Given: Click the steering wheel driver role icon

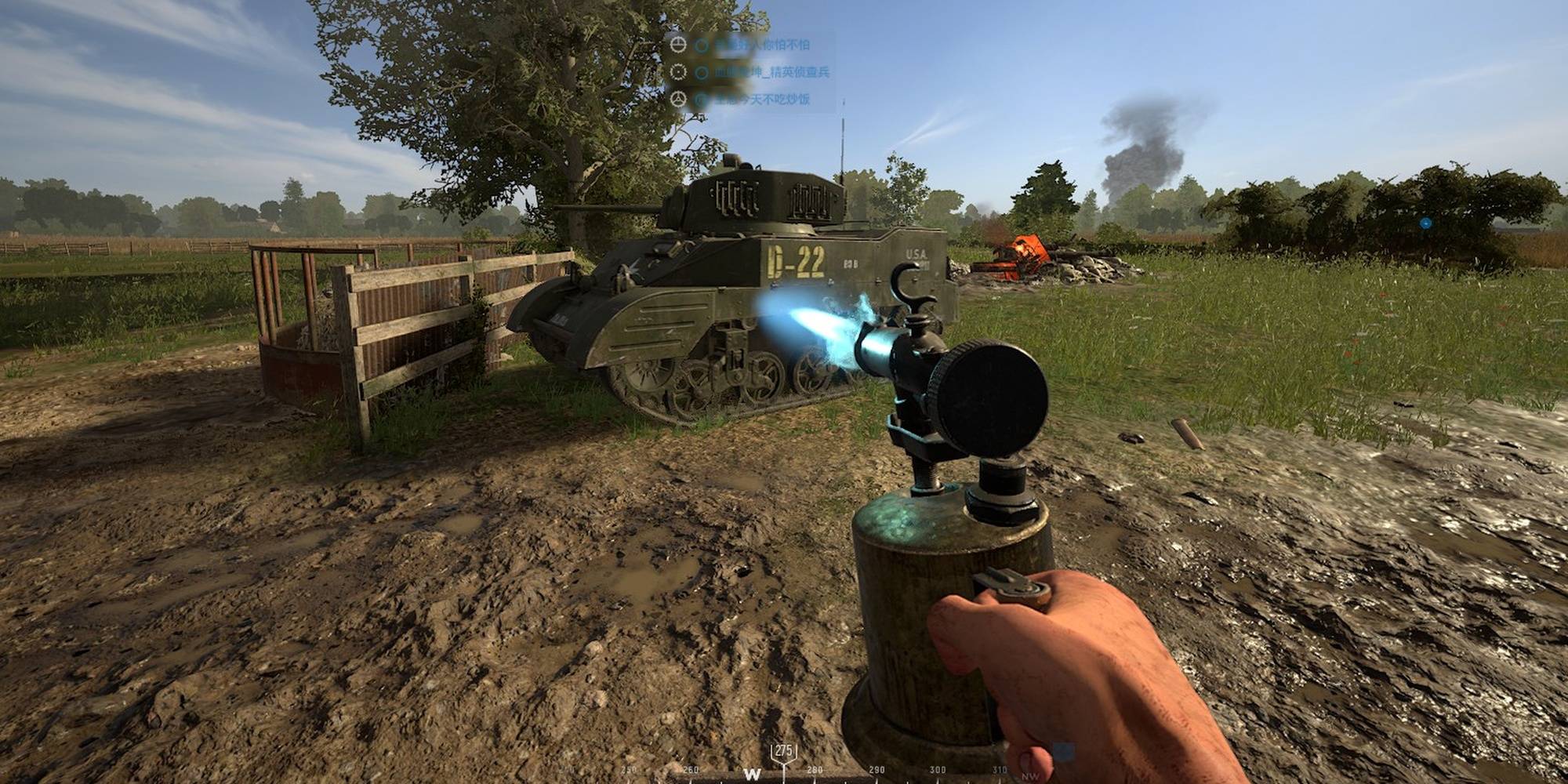Looking at the screenshot, I should (x=678, y=100).
